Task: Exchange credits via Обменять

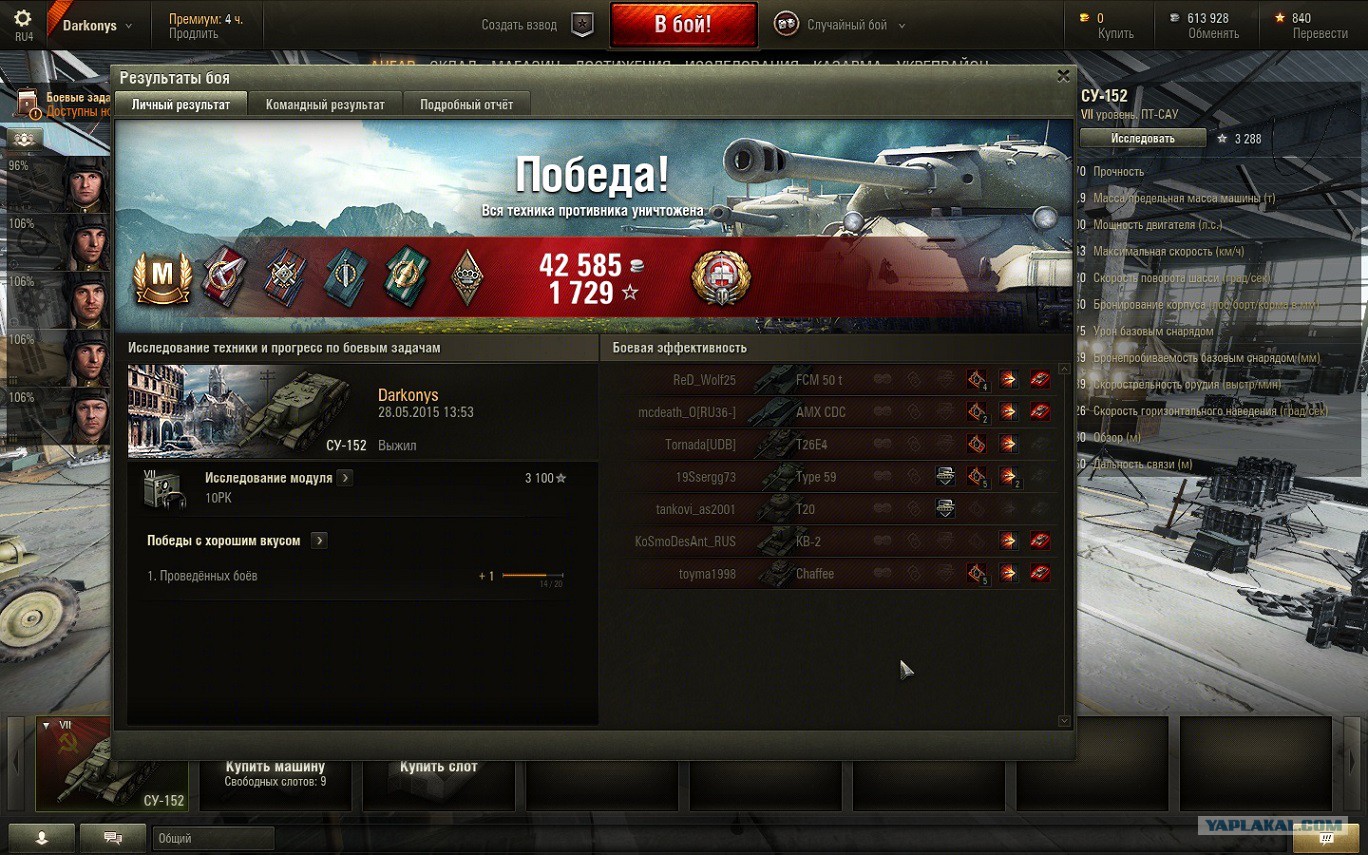Action: pos(1213,34)
